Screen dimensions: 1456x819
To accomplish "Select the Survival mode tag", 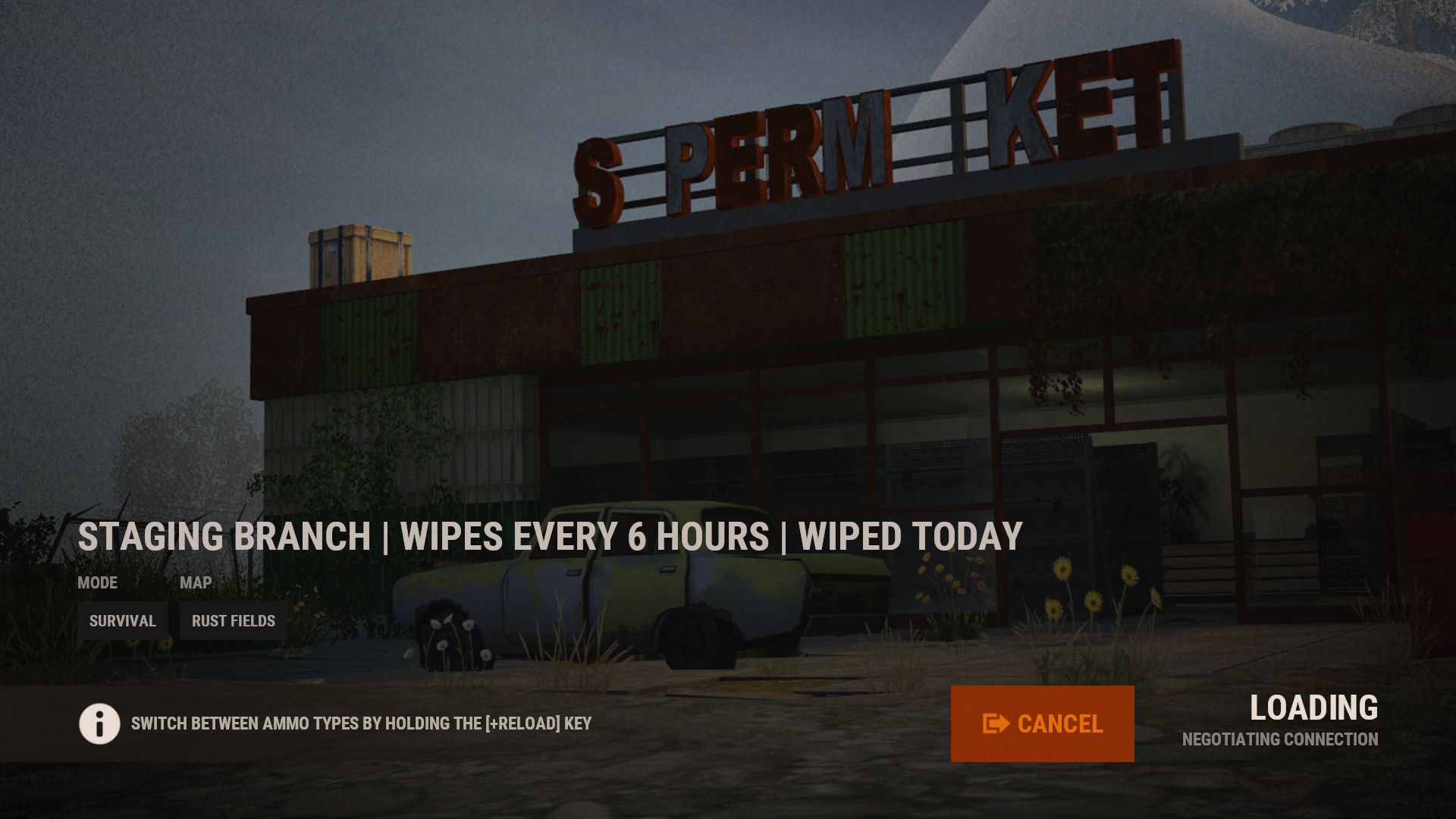I will 122,621.
